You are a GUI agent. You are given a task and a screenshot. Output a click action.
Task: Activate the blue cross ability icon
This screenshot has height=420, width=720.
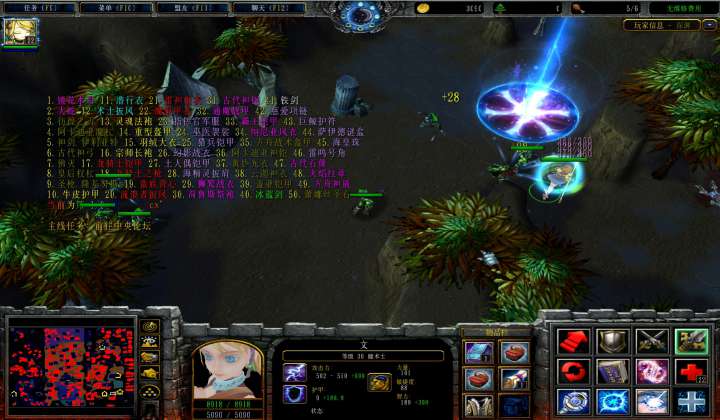(691, 402)
